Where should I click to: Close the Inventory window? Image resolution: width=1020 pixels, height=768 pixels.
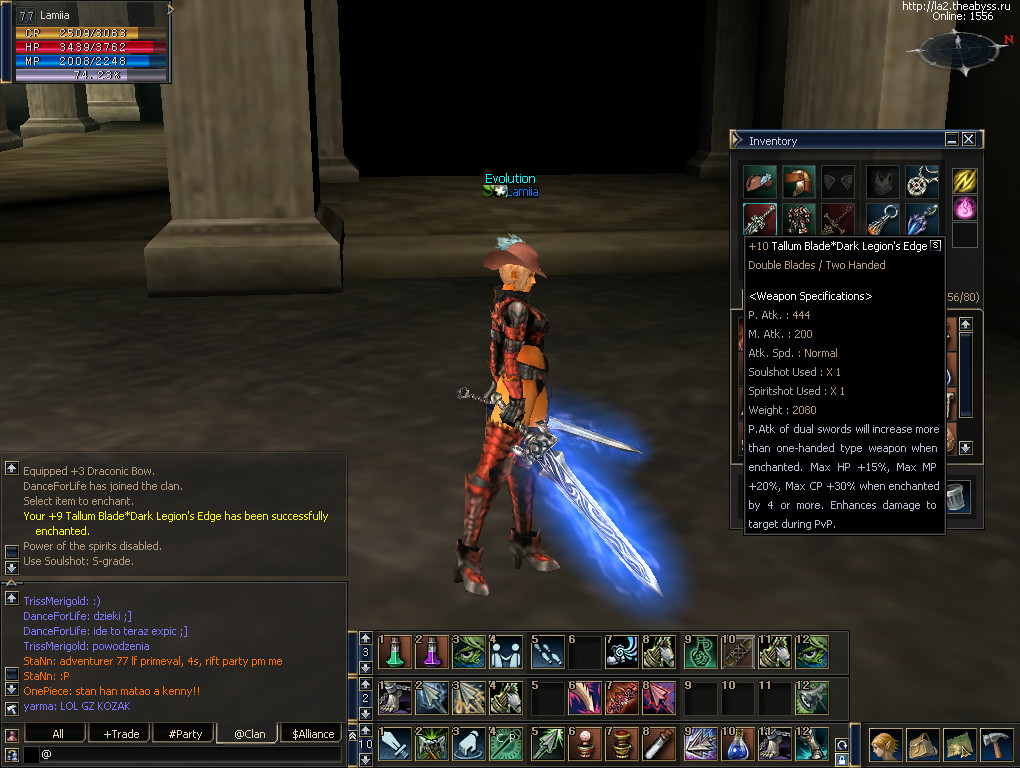click(x=968, y=140)
